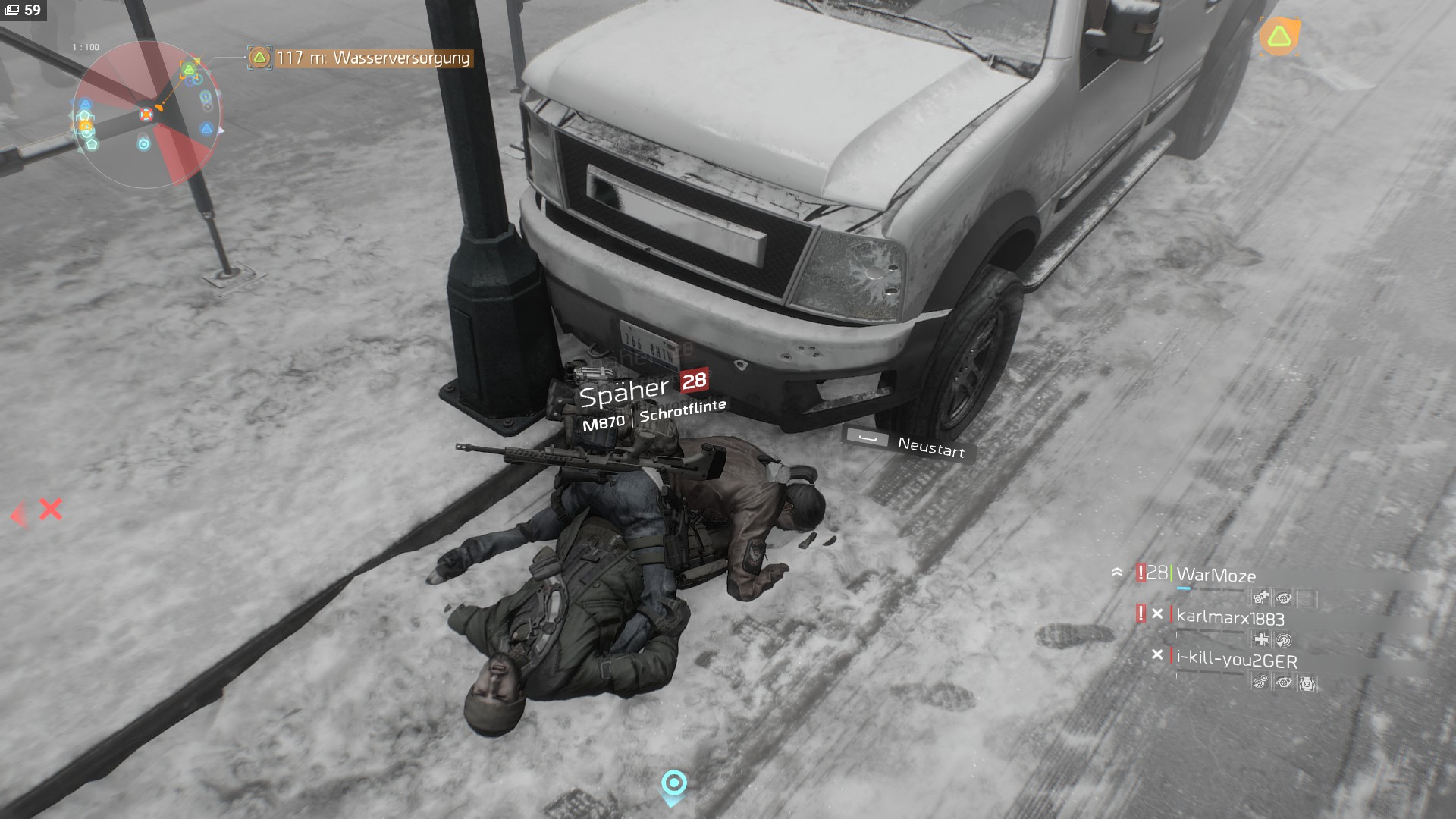
Task: Open the circular minimap
Action: (146, 115)
